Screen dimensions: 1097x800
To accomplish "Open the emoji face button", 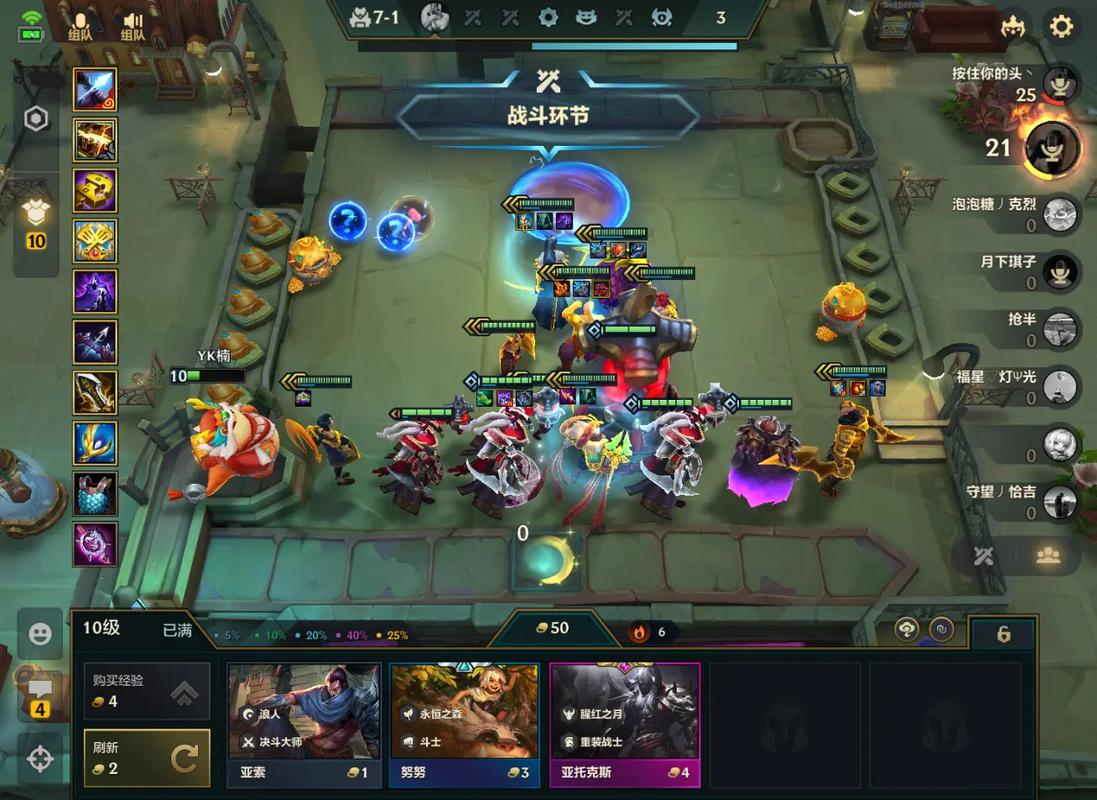I will pyautogui.click(x=40, y=634).
